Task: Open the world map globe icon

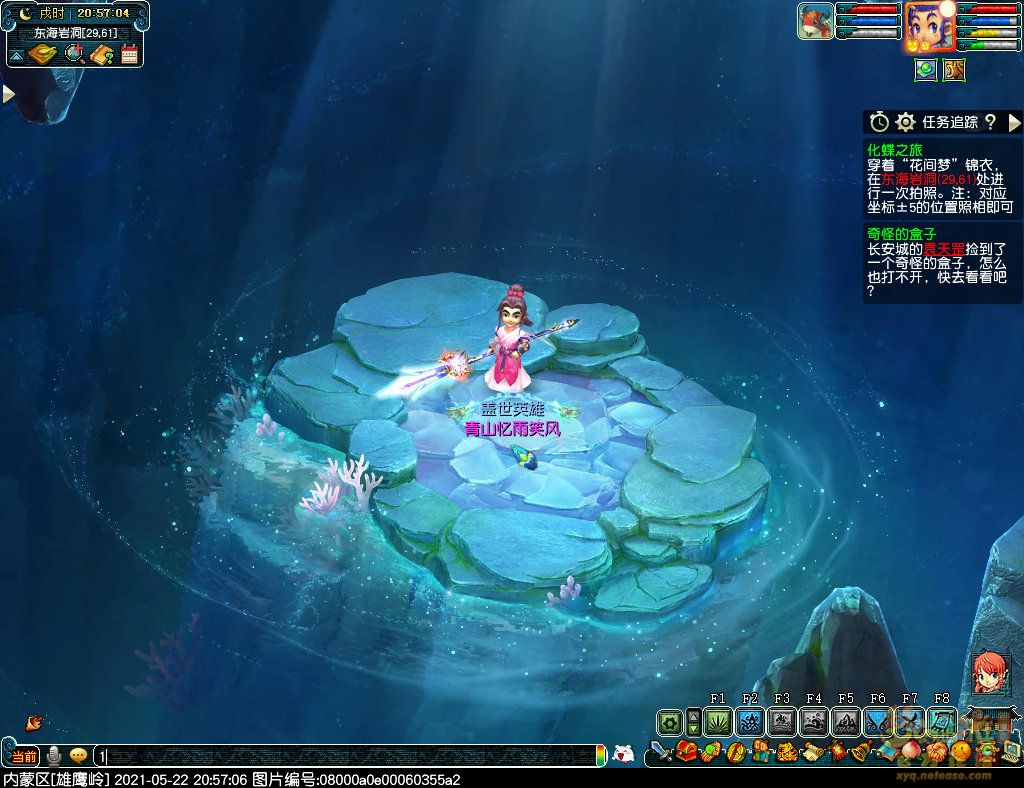Action: tap(74, 54)
